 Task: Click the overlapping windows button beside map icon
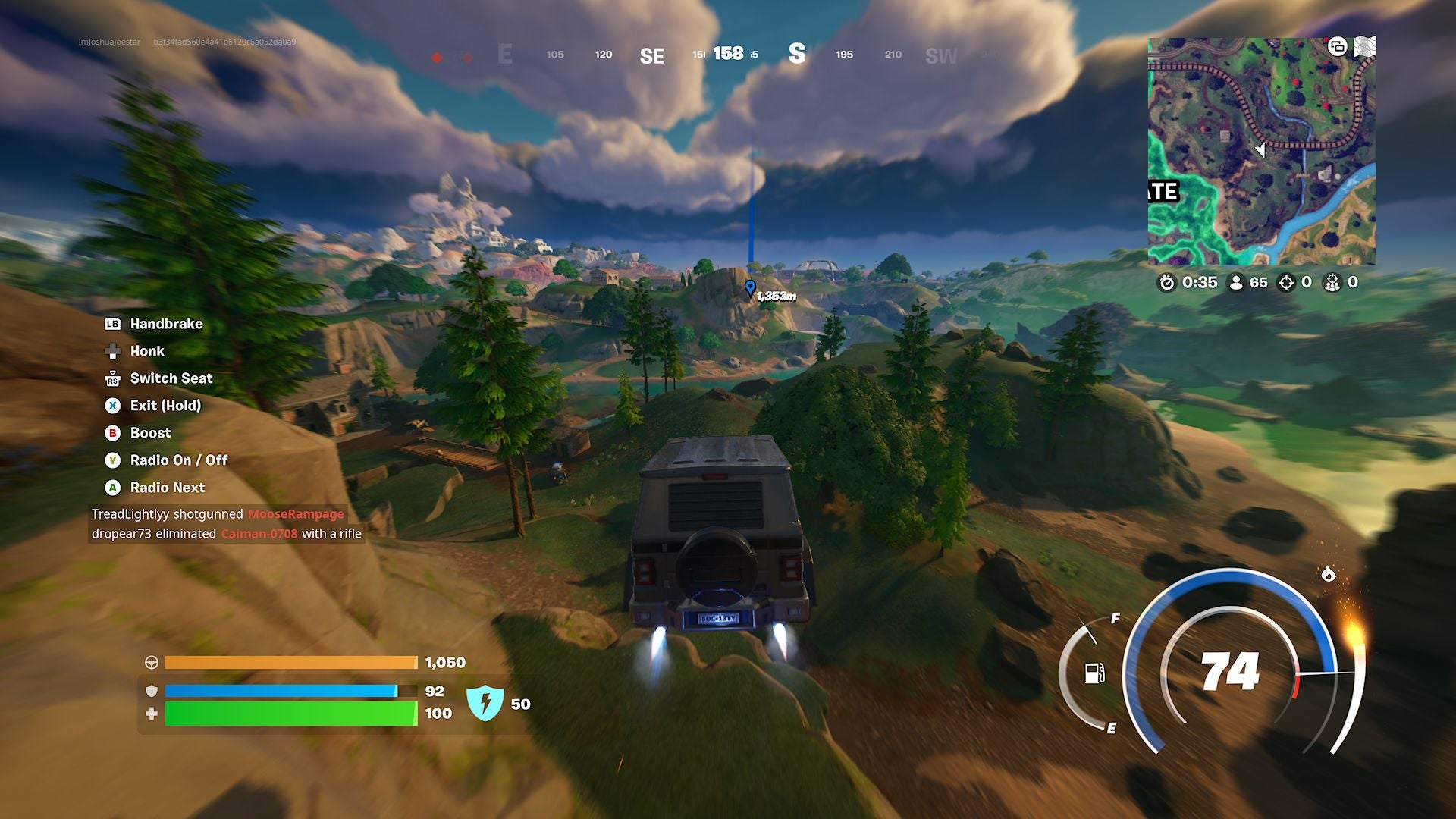[1337, 47]
